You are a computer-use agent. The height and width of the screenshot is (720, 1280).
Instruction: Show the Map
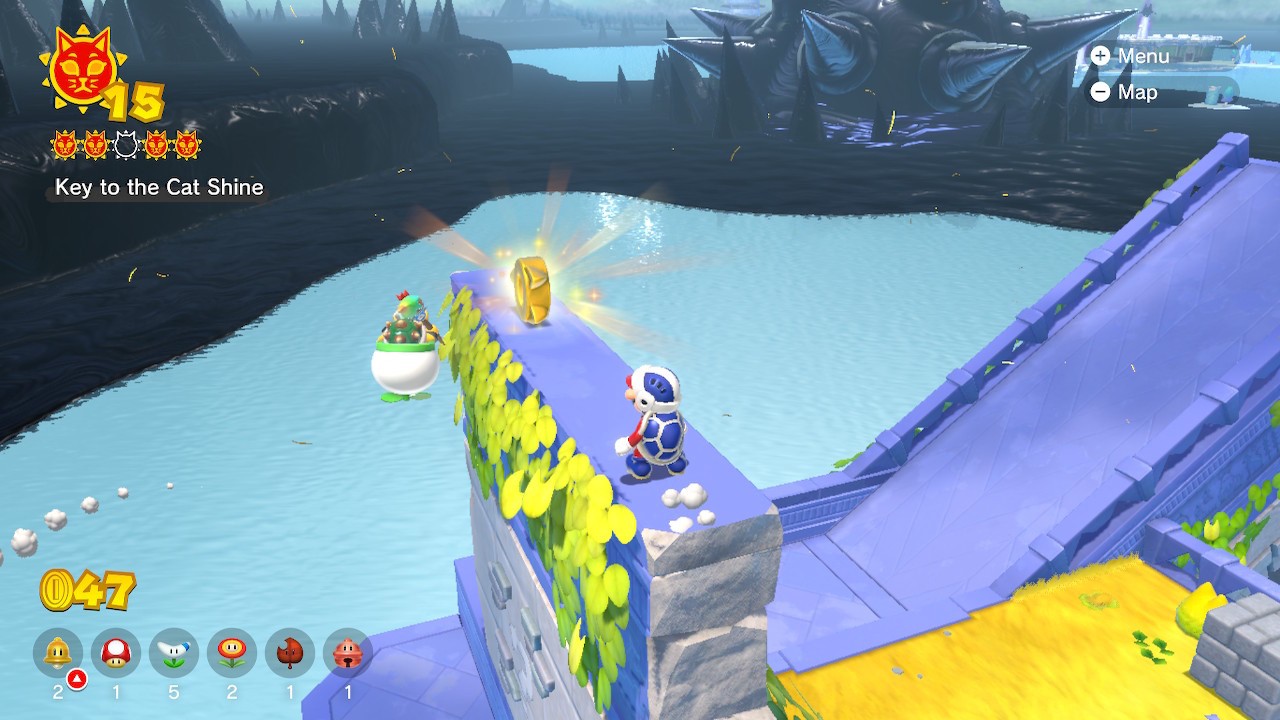pos(1125,92)
